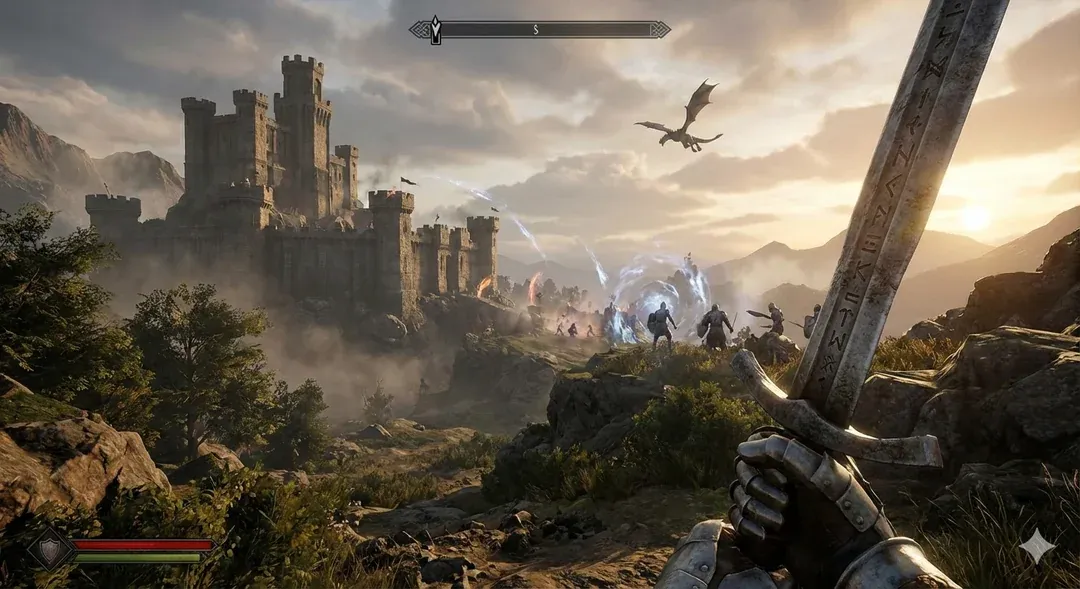Viewport: 1080px width, 589px height.
Task: Click the compass bar at the top
Action: coord(540,30)
